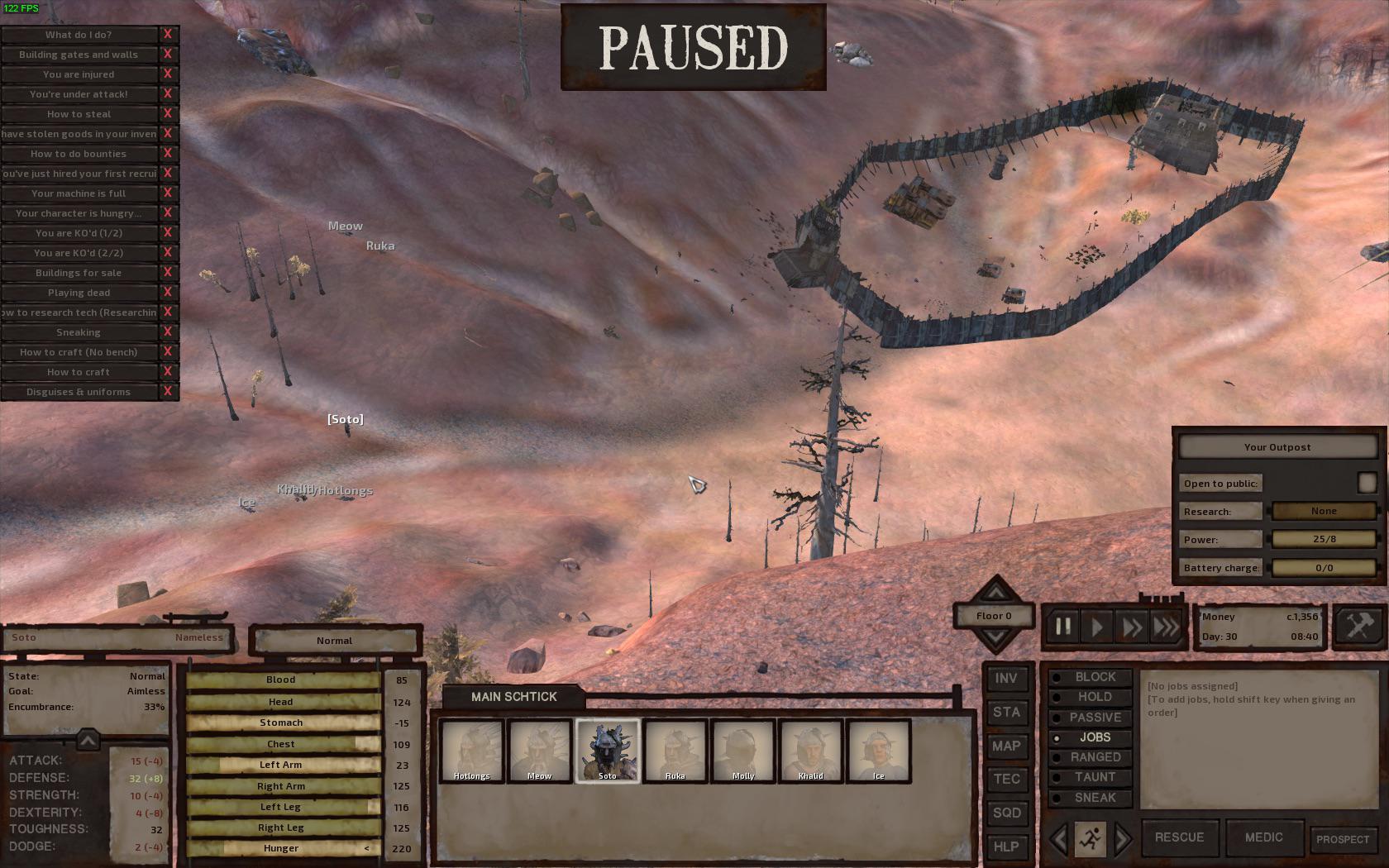Select the 'Buildings for sale' tutorial entry

(x=79, y=272)
